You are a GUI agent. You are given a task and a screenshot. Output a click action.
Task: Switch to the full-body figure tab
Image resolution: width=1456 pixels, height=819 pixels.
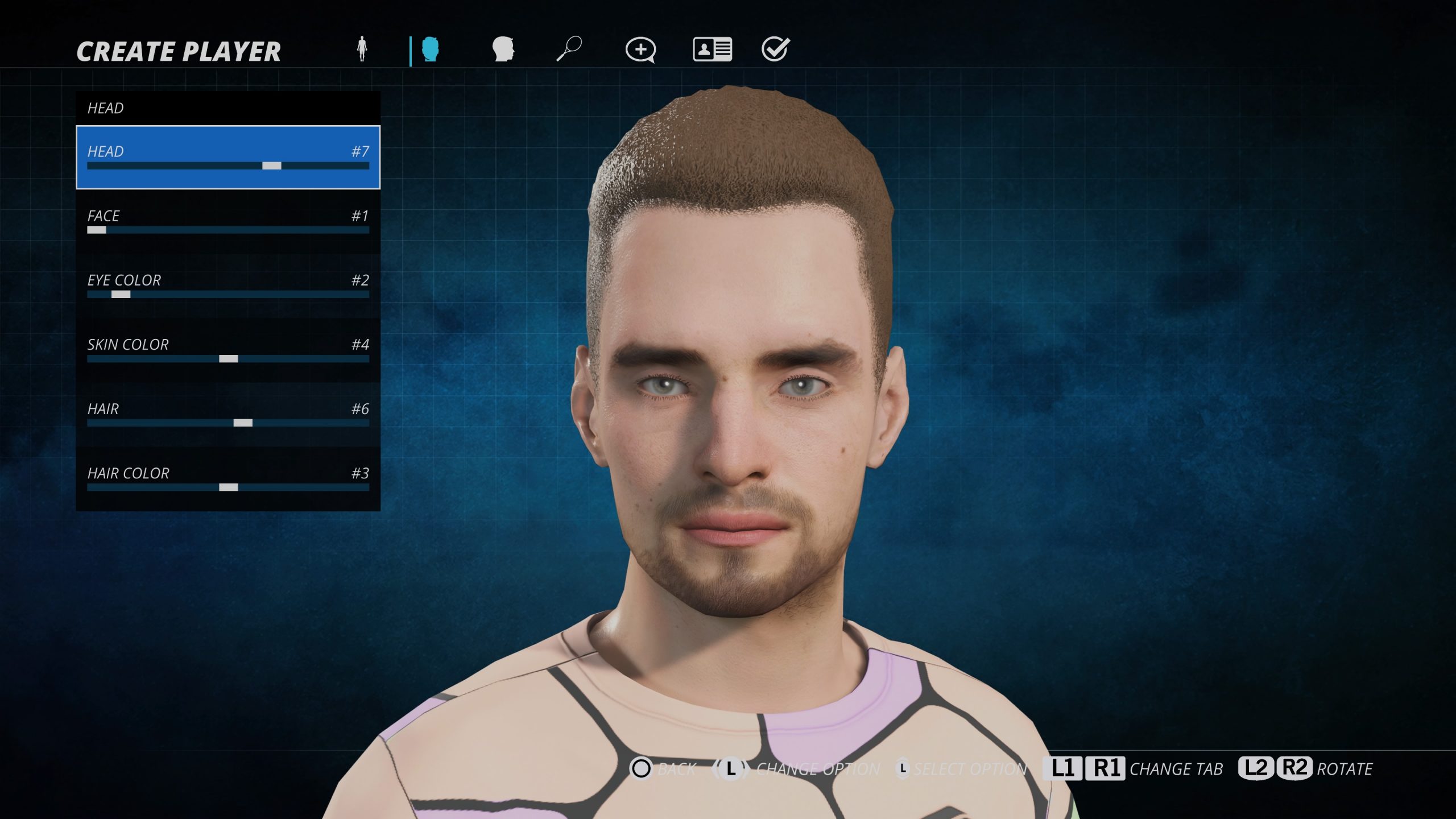[x=362, y=49]
